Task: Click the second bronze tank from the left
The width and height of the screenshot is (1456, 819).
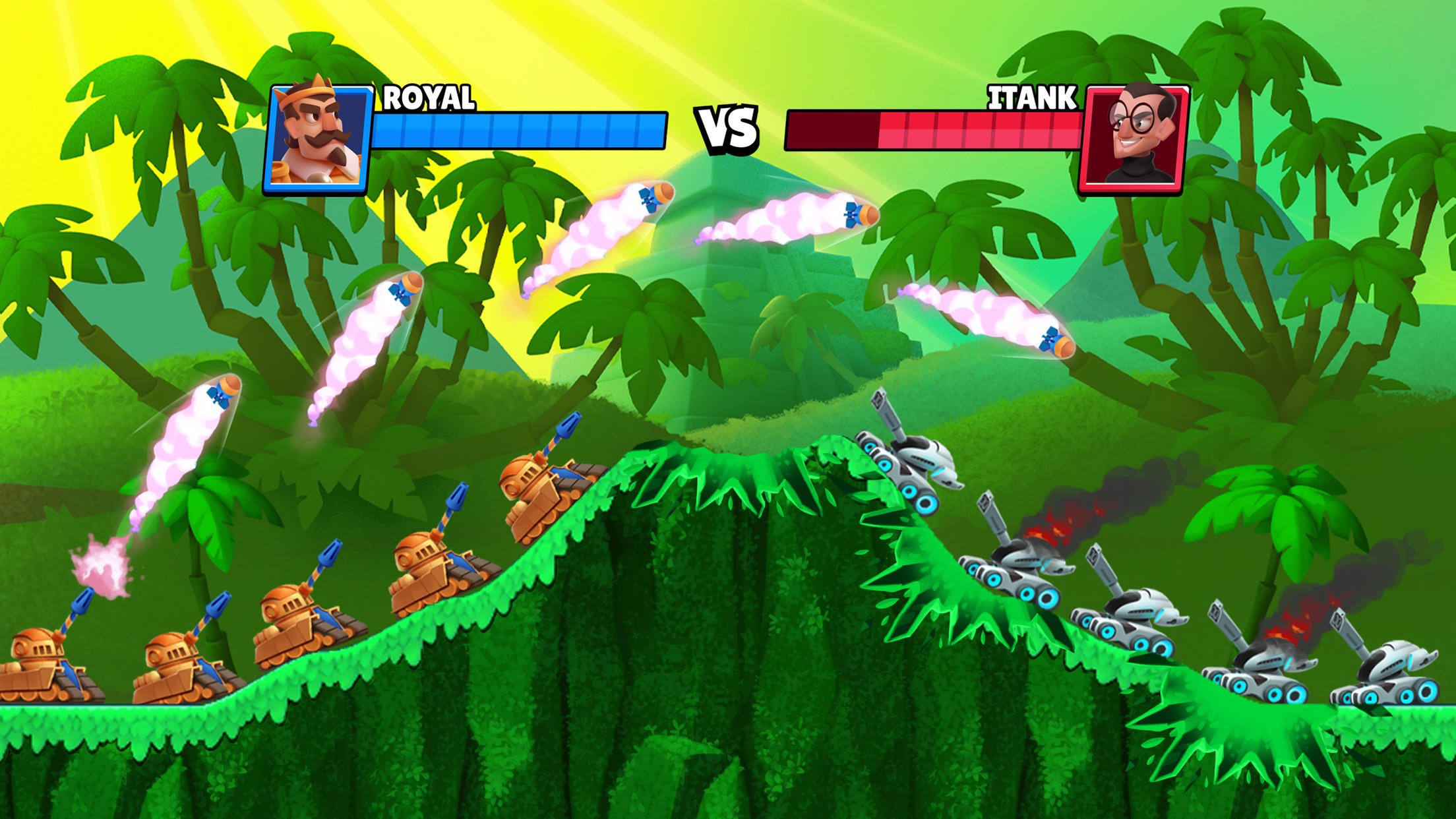Action: tap(178, 673)
